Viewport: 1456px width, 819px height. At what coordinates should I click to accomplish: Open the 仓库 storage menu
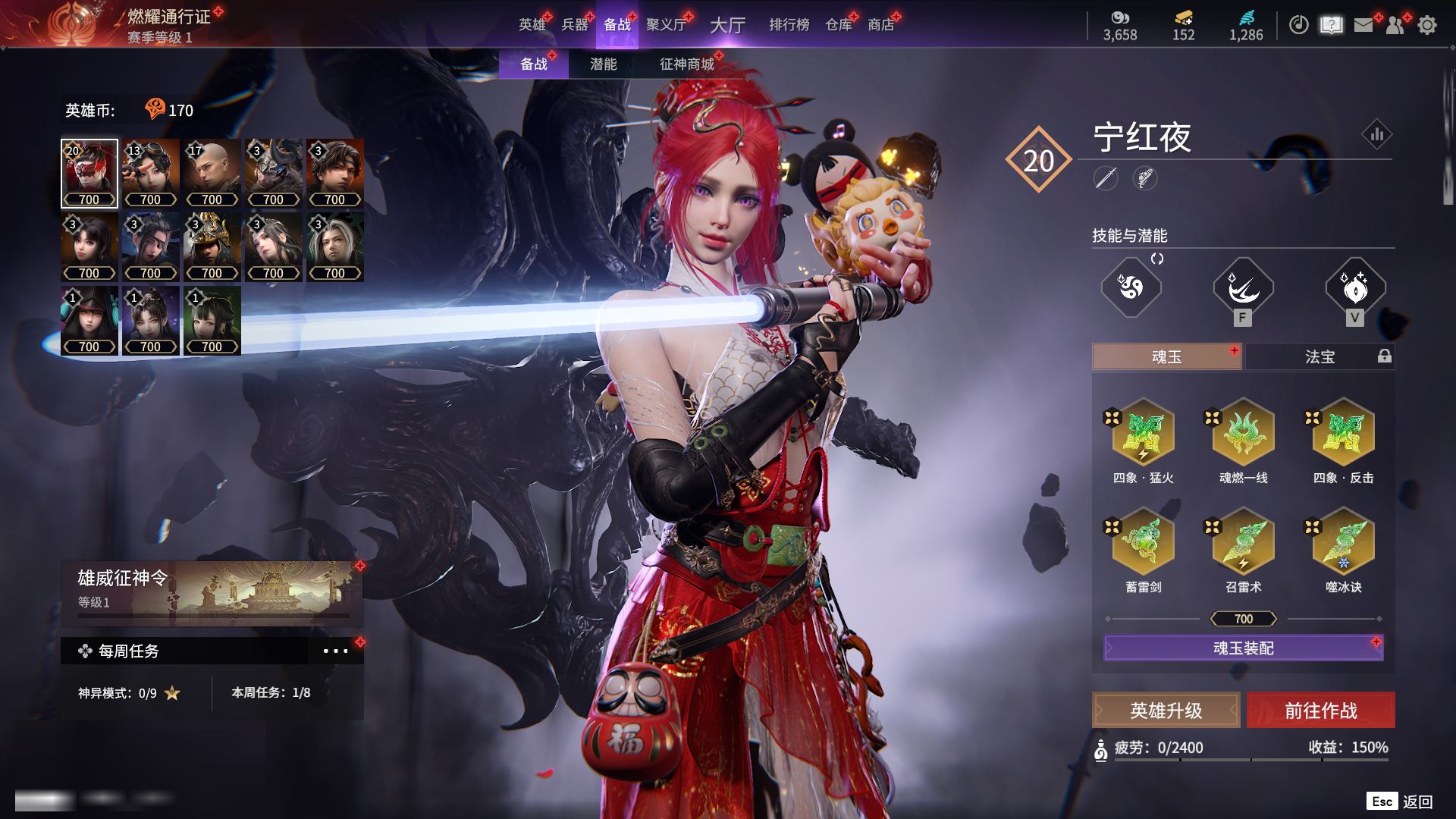pos(838,25)
